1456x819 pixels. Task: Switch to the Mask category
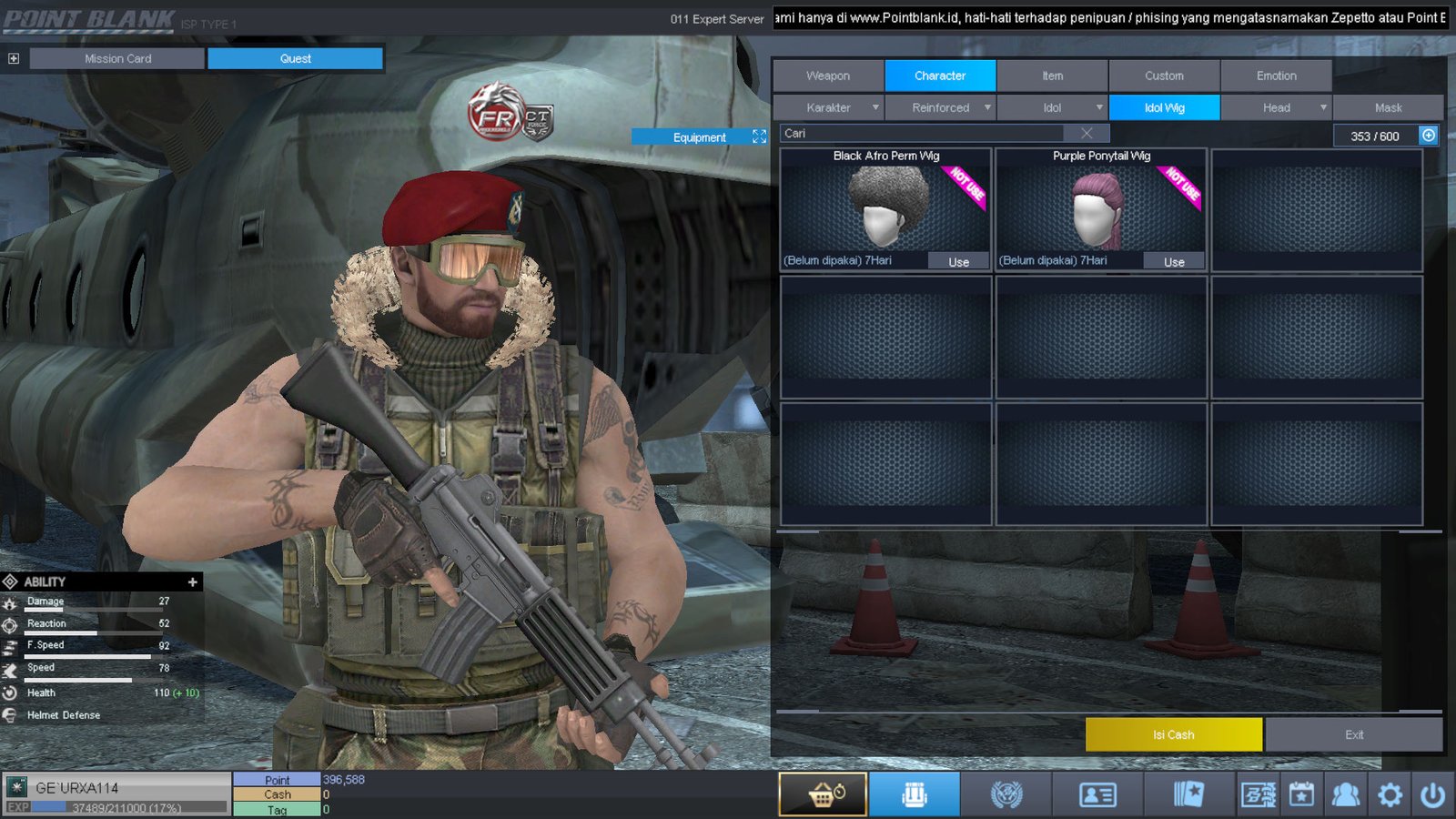pyautogui.click(x=1388, y=107)
